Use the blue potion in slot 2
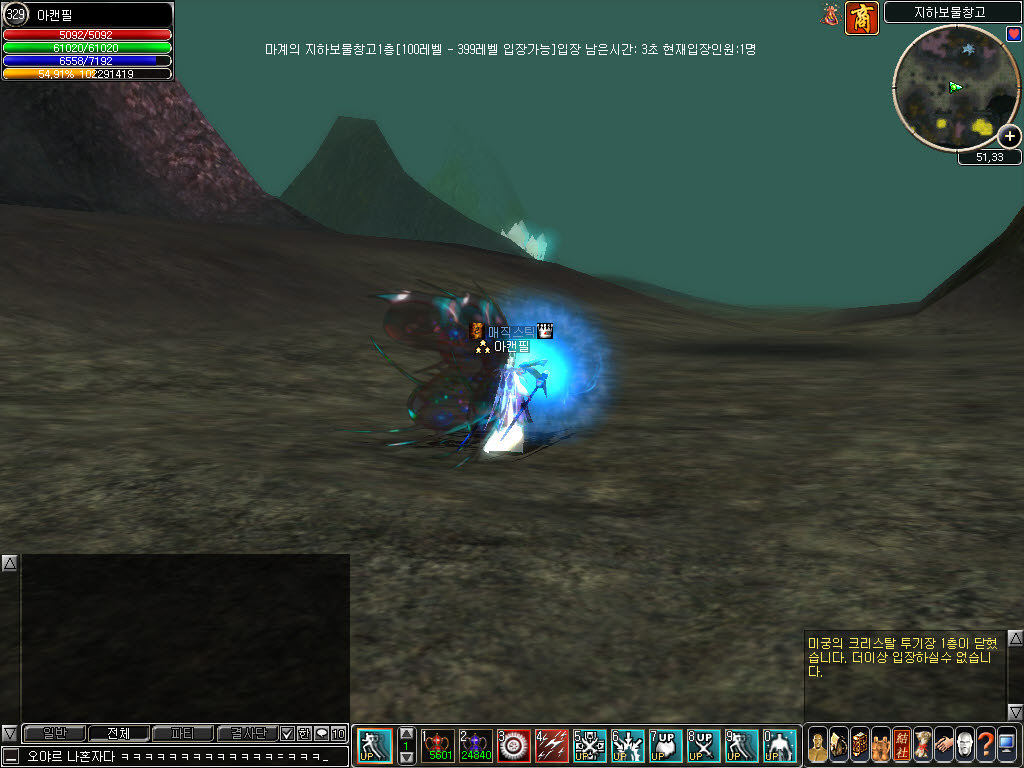This screenshot has height=768, width=1024. click(x=475, y=746)
